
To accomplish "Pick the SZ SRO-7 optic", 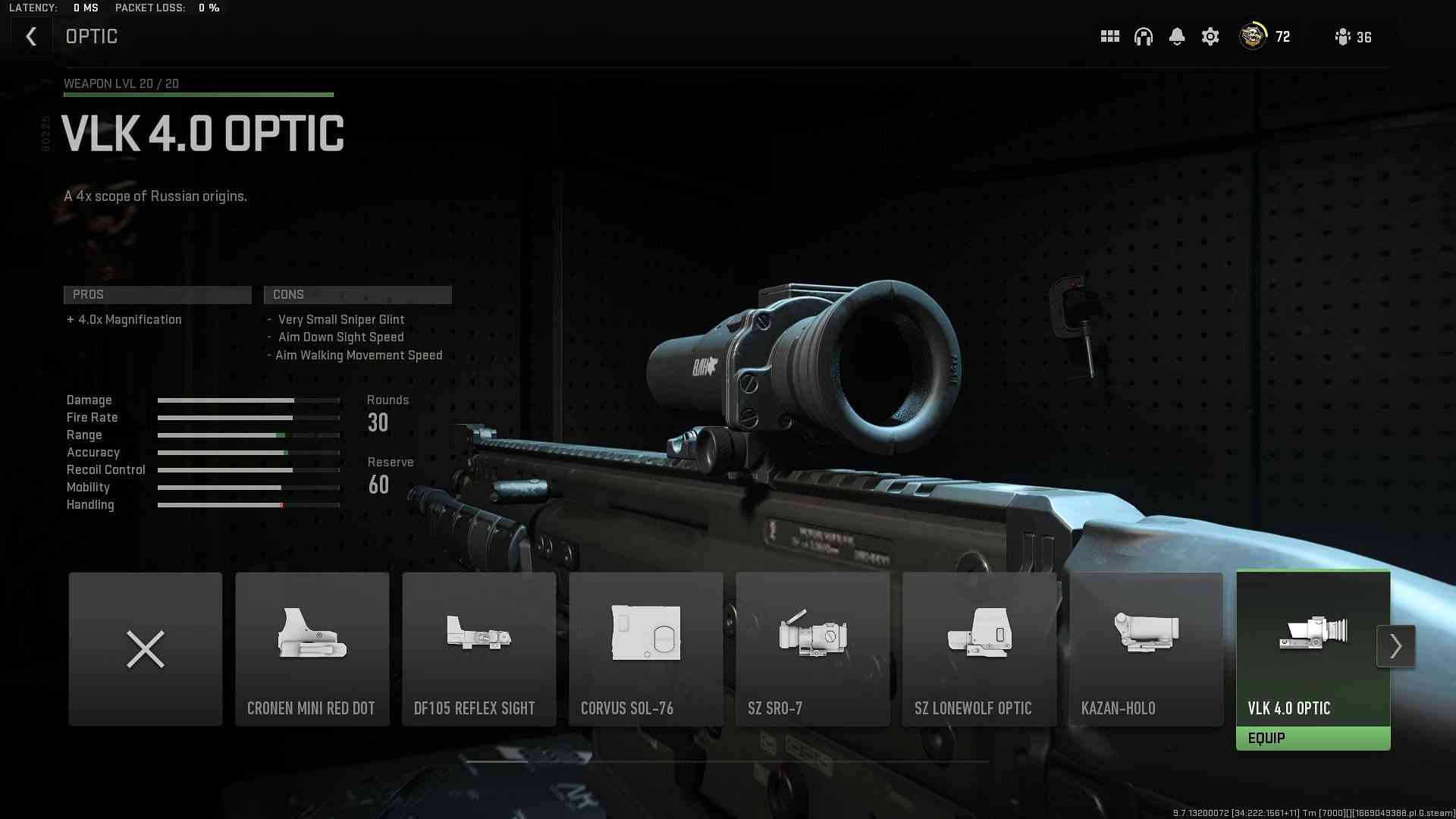I will coord(812,649).
